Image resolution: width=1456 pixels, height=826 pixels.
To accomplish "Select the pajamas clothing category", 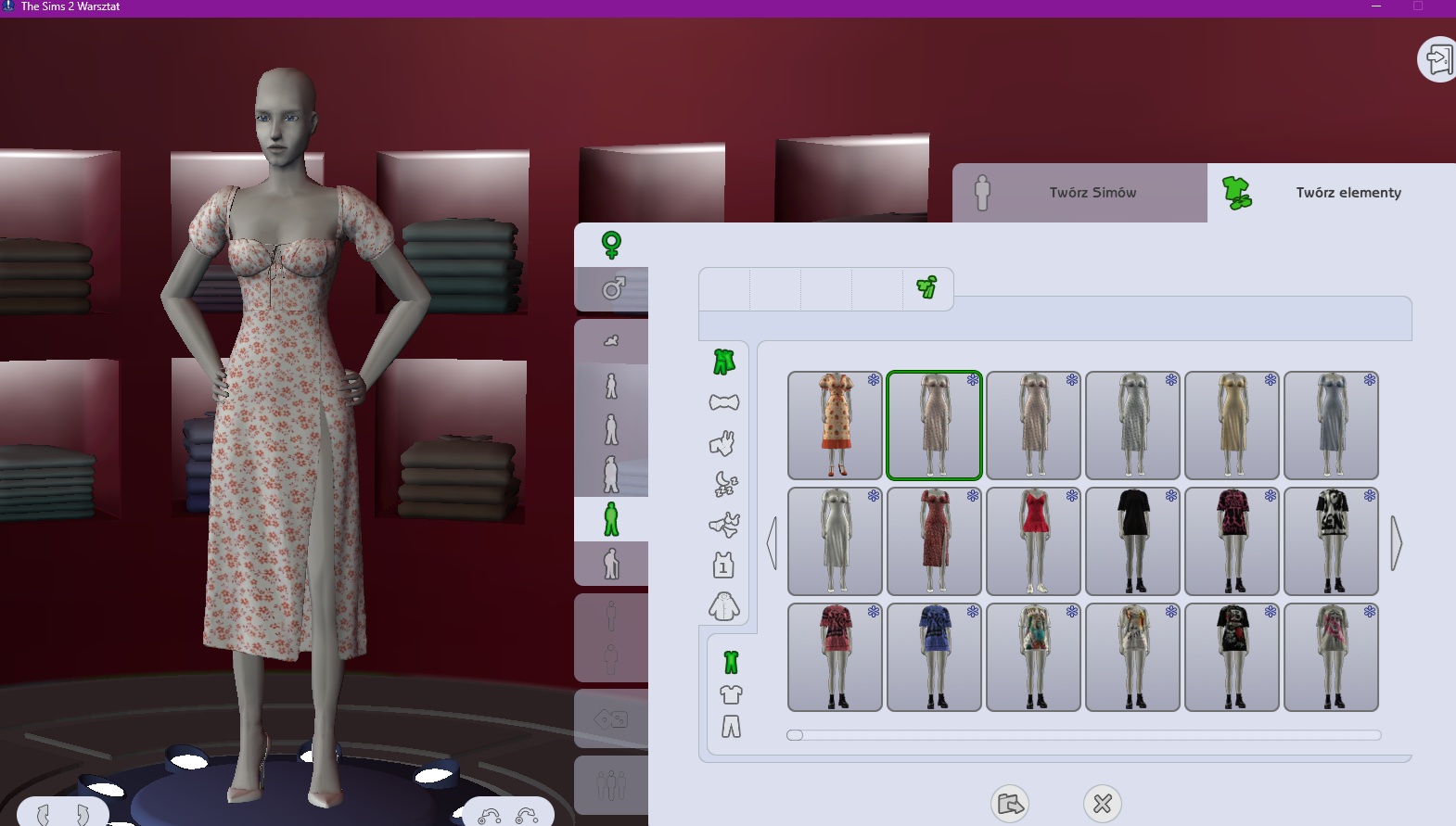I will [x=726, y=483].
